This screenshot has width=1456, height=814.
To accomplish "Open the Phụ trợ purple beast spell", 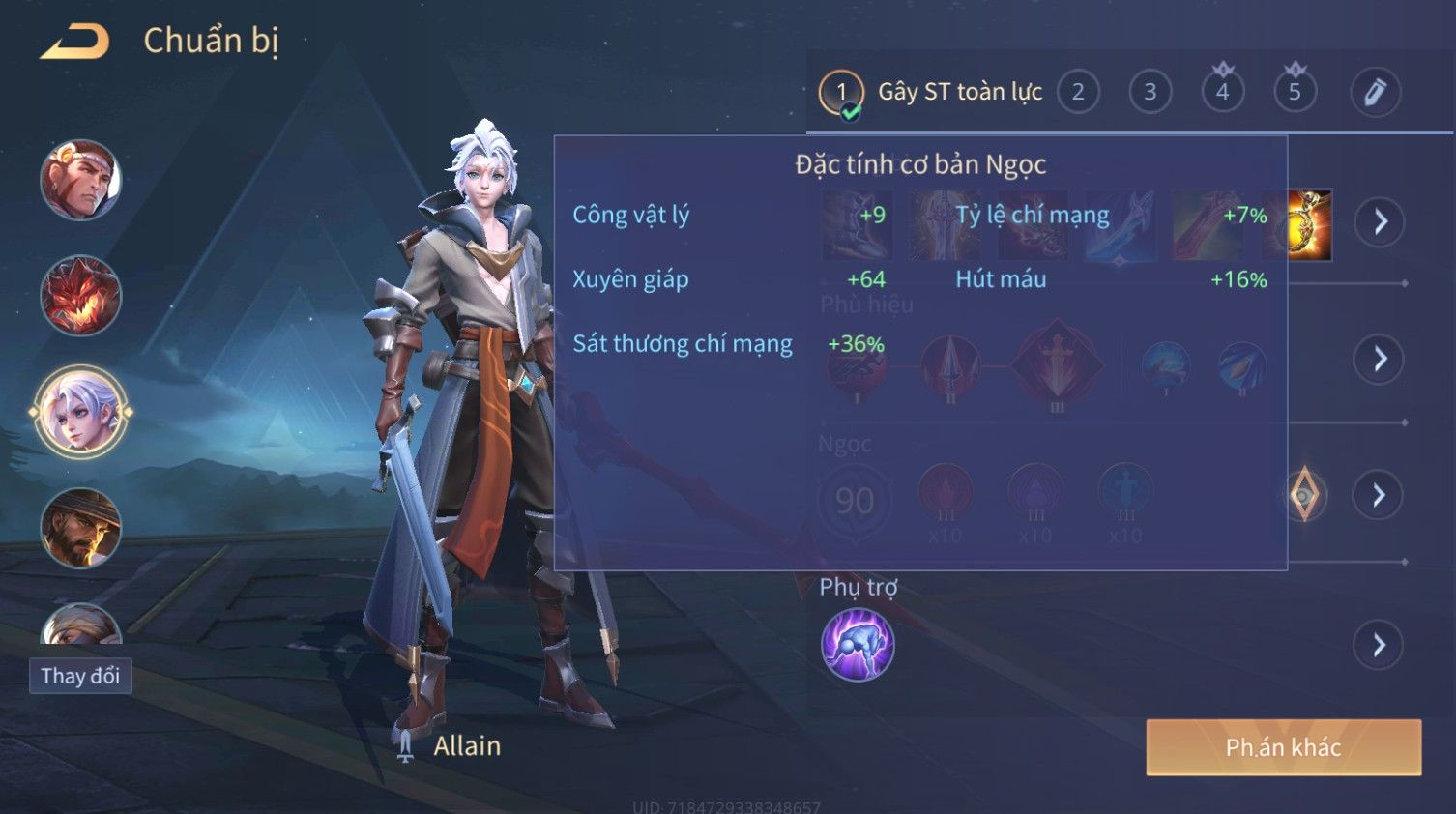I will (x=858, y=645).
